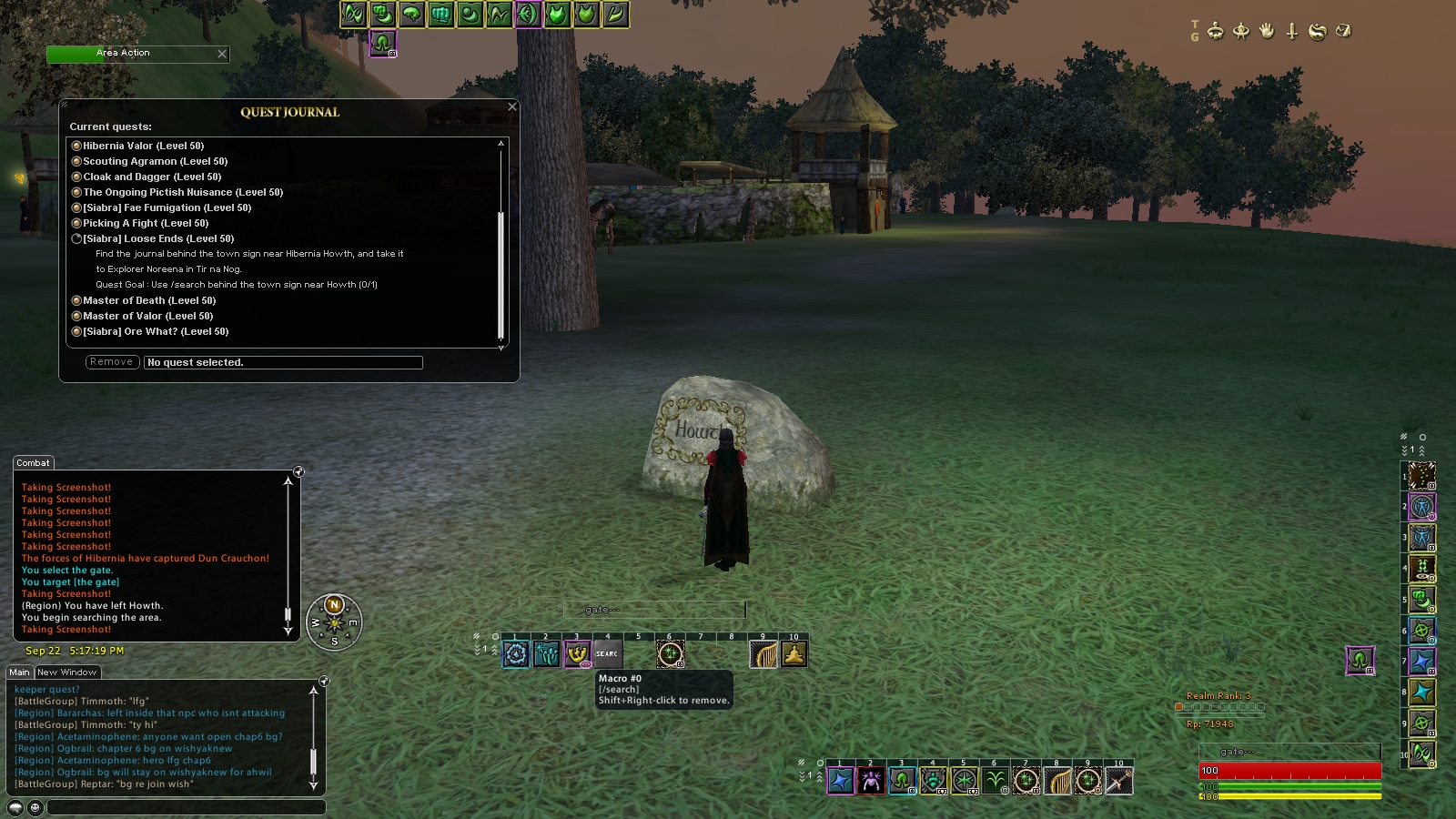
Task: Select the Main chat tab
Action: click(x=19, y=672)
